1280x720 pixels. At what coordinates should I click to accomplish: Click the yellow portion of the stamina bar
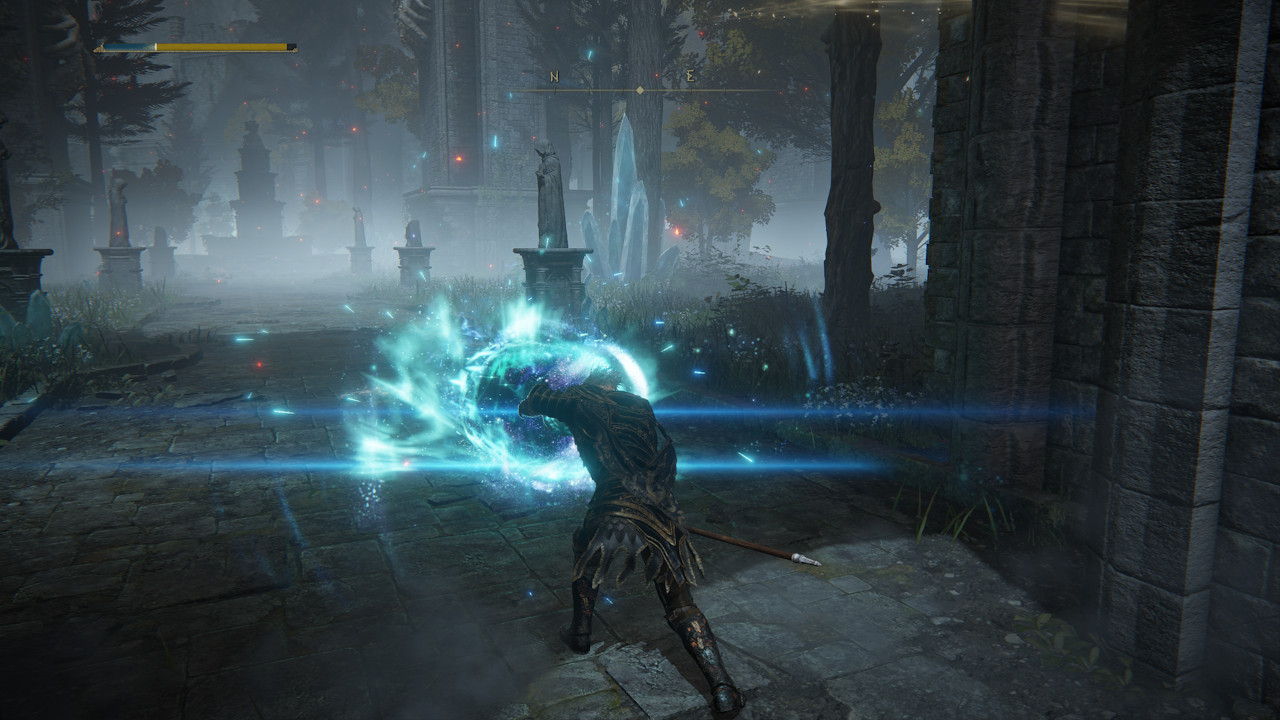(220, 46)
